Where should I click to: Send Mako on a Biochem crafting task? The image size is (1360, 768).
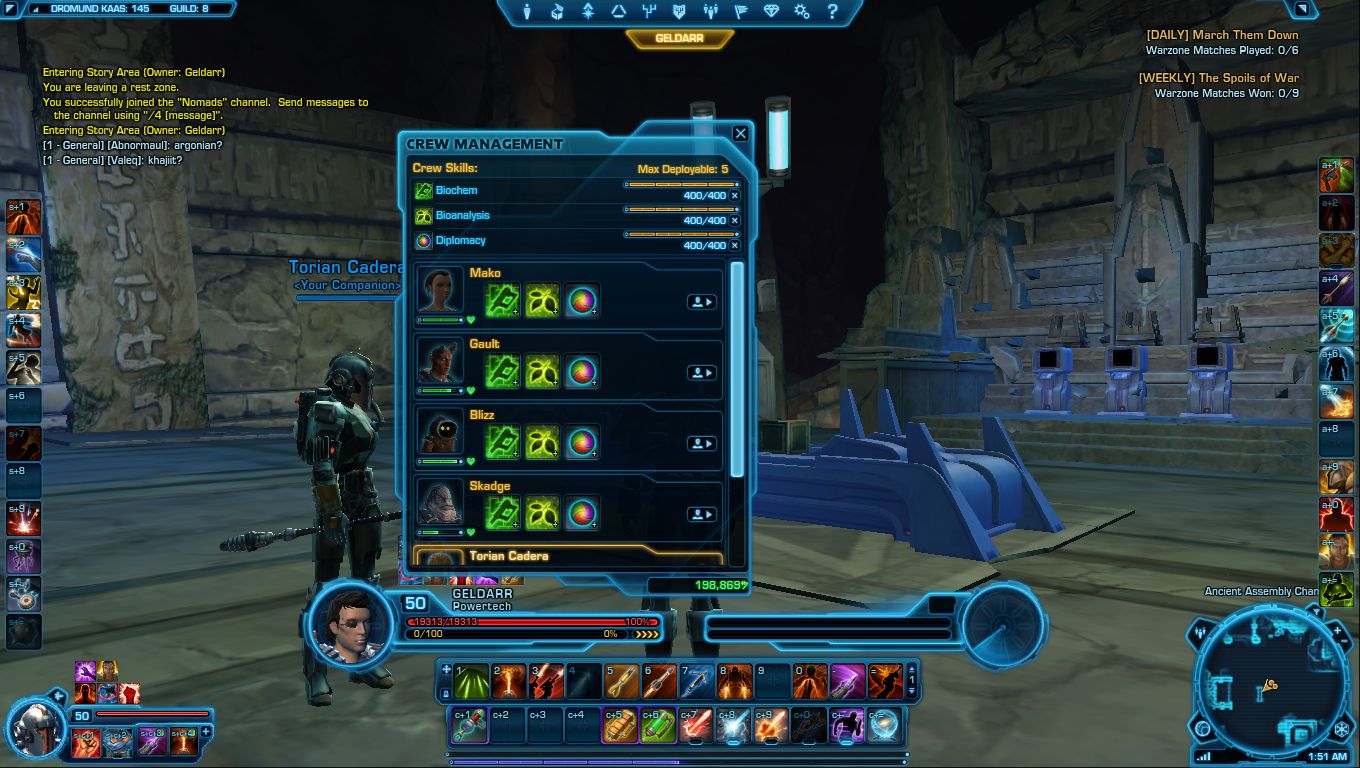503,301
